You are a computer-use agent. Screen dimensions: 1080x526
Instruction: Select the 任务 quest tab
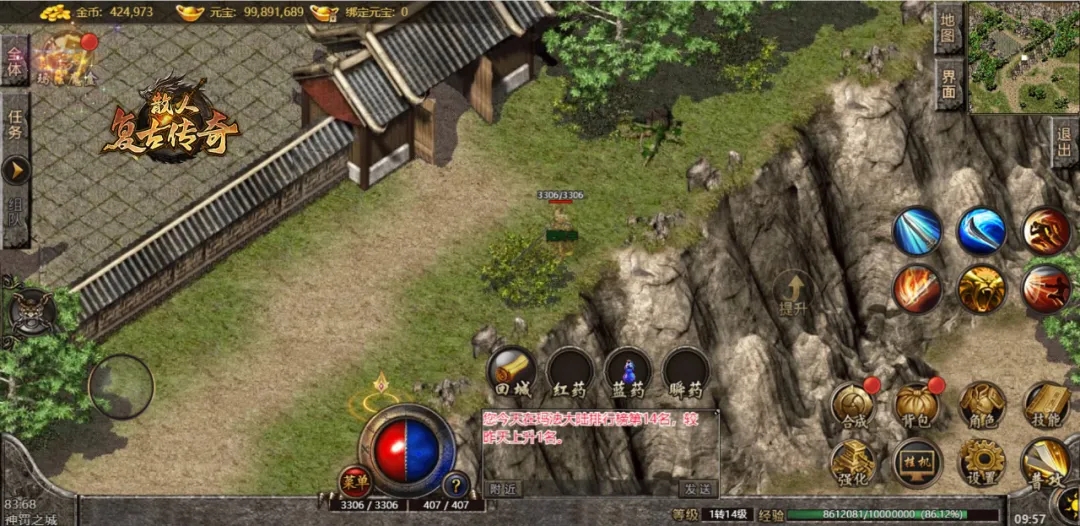point(15,124)
